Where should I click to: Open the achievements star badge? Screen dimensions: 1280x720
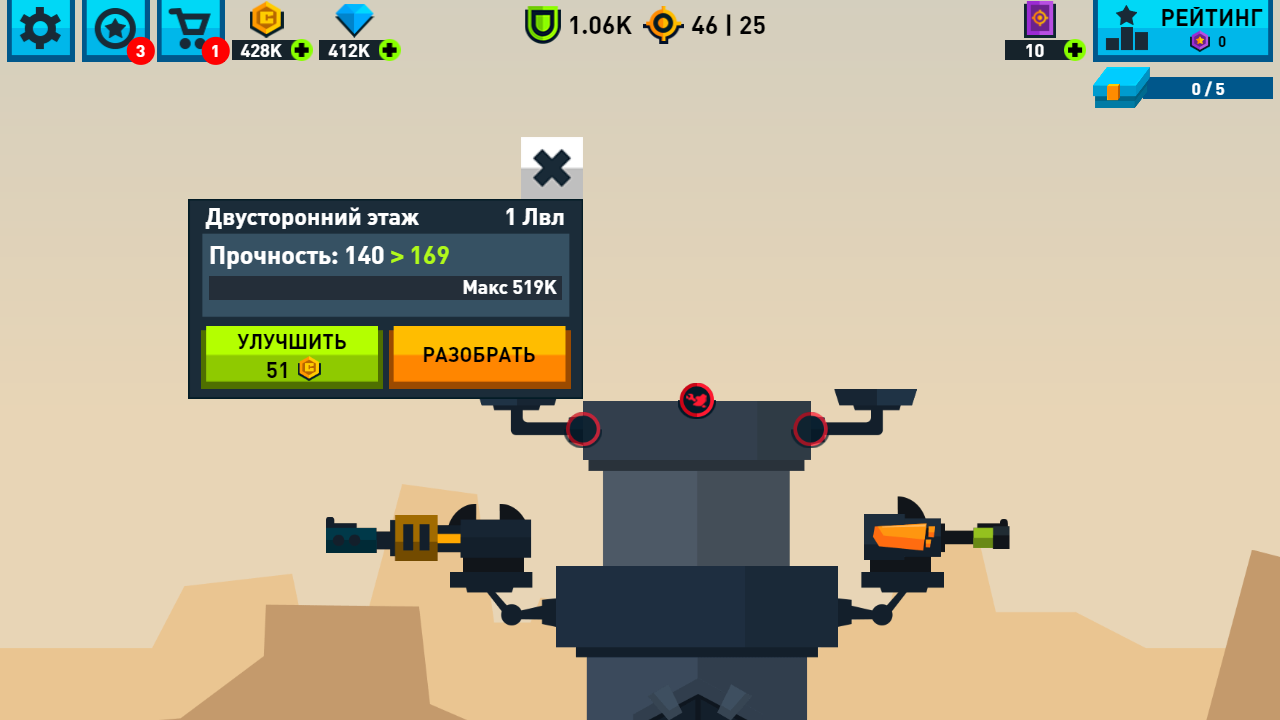(115, 30)
